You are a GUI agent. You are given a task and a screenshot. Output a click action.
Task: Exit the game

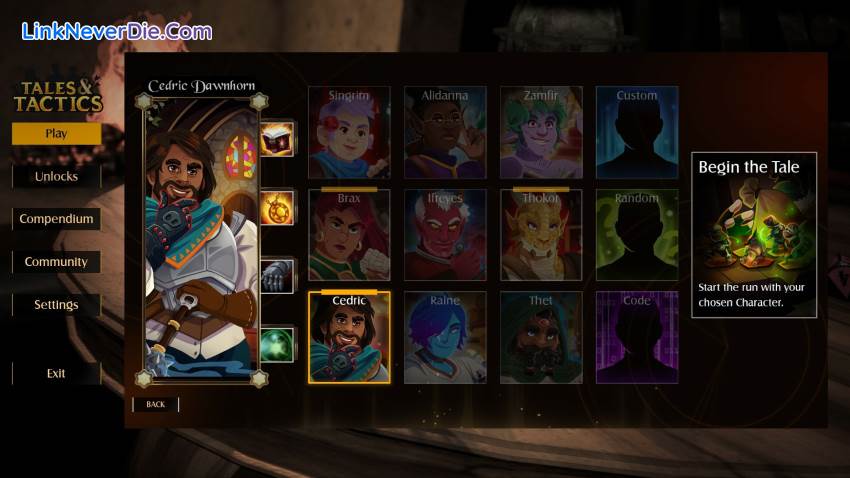click(56, 373)
